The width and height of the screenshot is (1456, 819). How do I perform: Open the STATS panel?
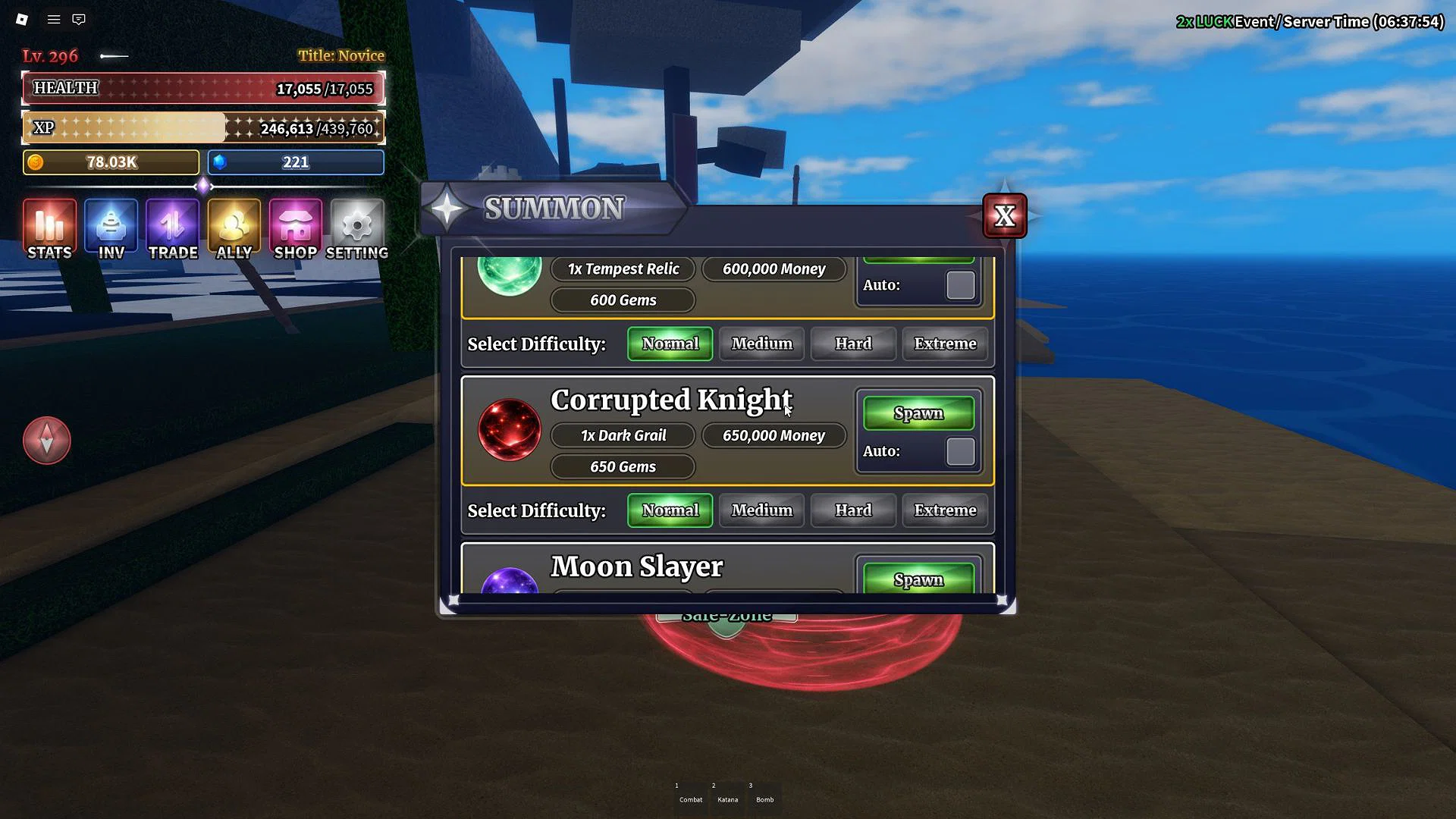coord(49,229)
